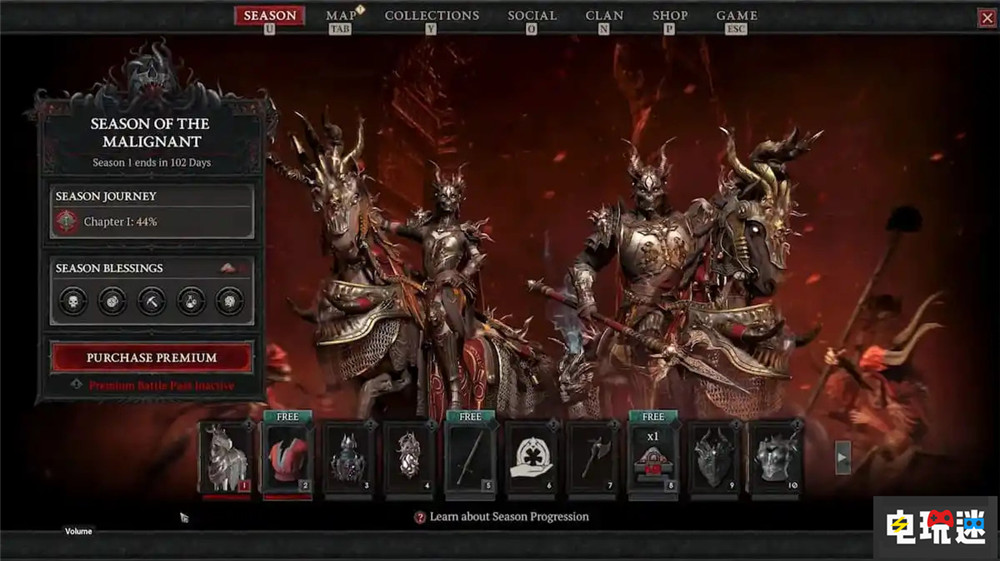Close the season menu with the X

(x=987, y=17)
